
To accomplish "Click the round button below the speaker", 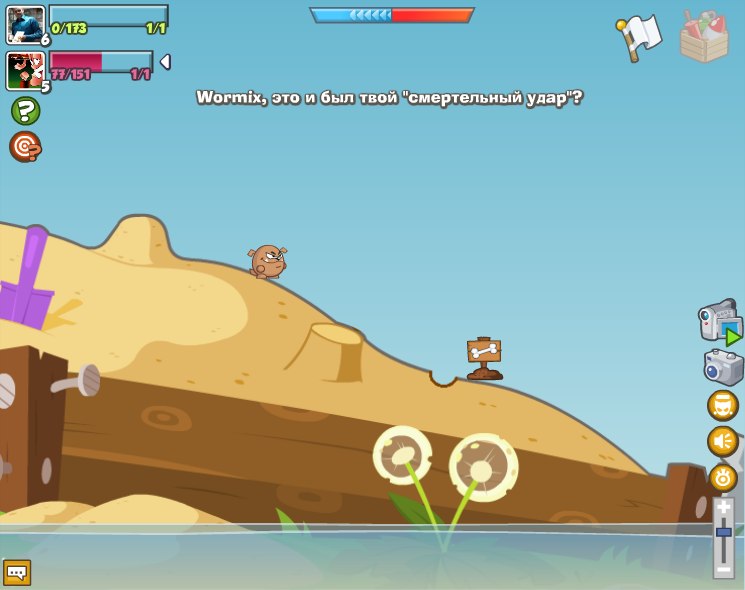I will click(722, 476).
